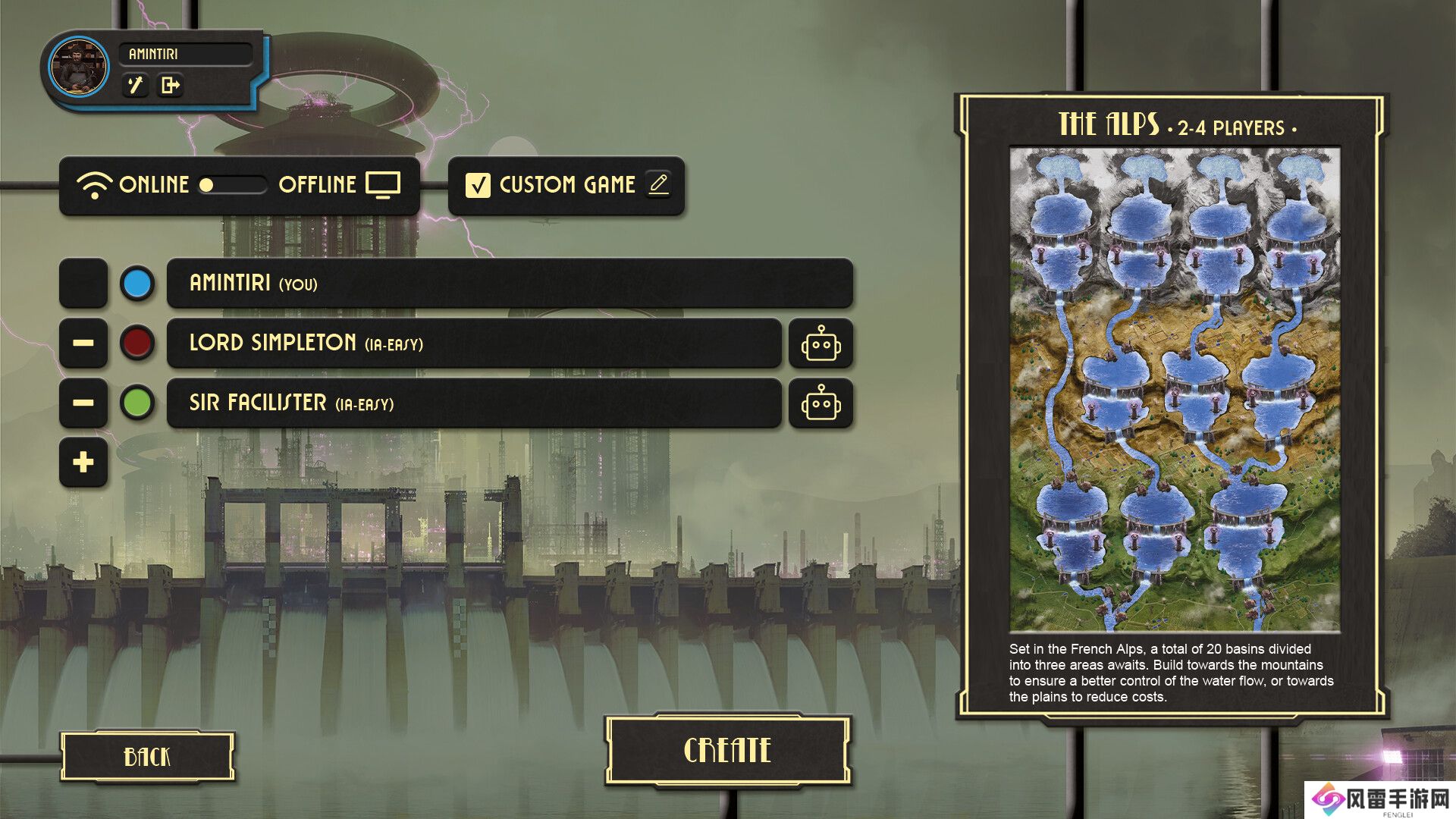Screen dimensions: 1456x819
Task: Select the Lord Simpleton player row
Action: pyautogui.click(x=474, y=343)
